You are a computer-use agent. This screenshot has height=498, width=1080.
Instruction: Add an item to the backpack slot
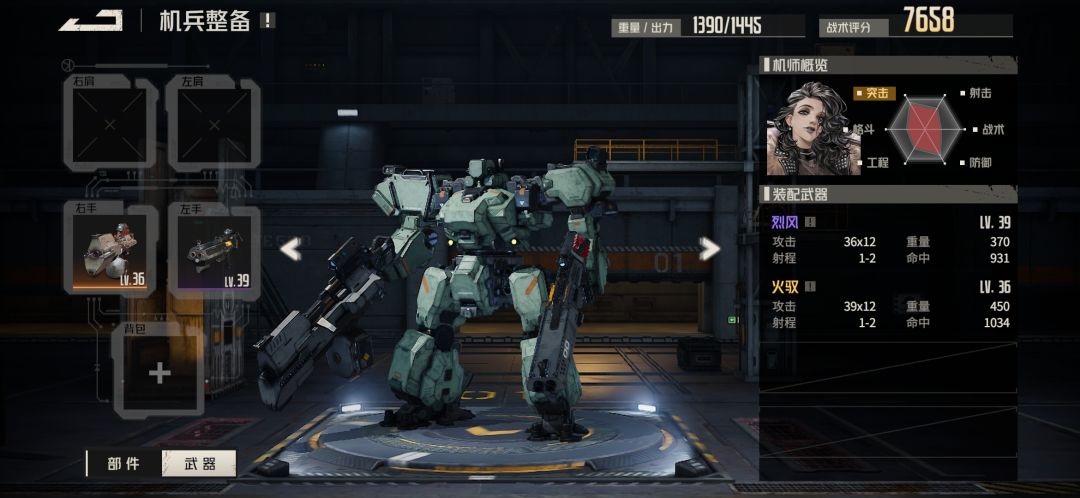[x=160, y=372]
